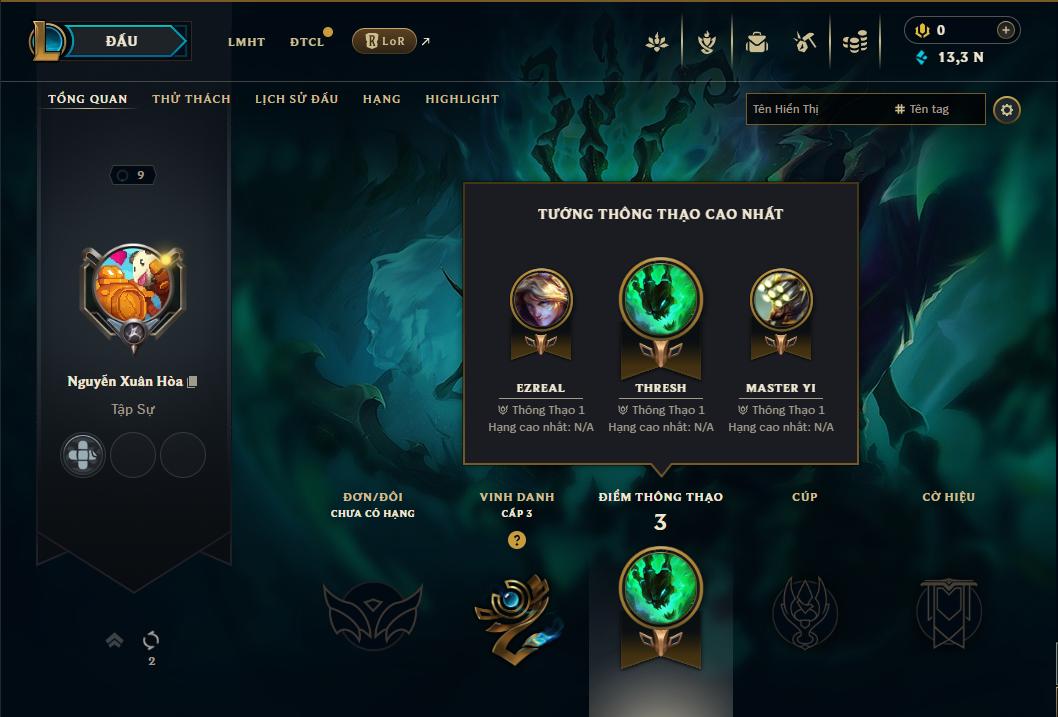Select the CÚP trophy emblem
Screen dimensions: 1058x717
point(805,612)
